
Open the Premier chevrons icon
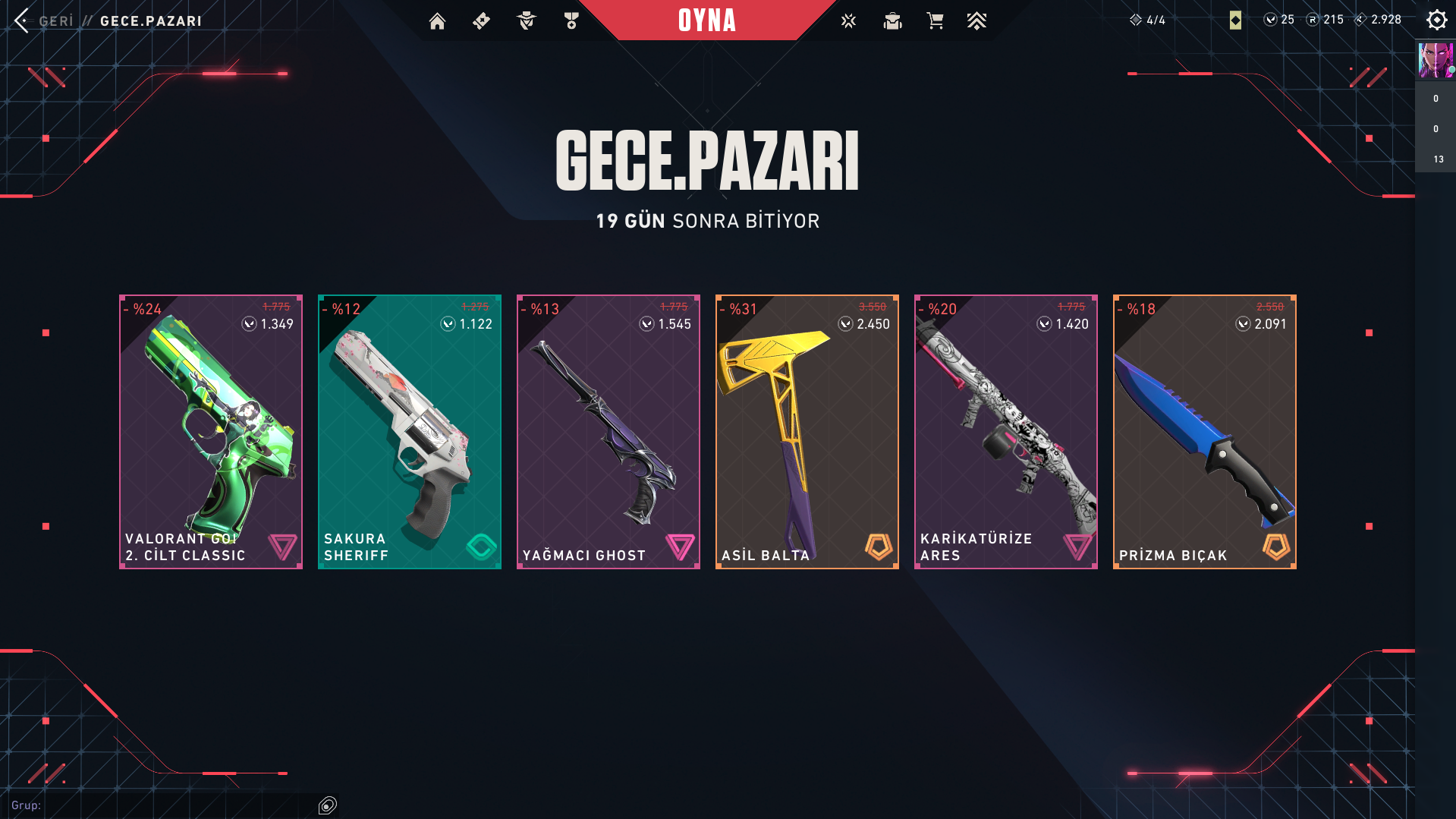click(x=976, y=21)
